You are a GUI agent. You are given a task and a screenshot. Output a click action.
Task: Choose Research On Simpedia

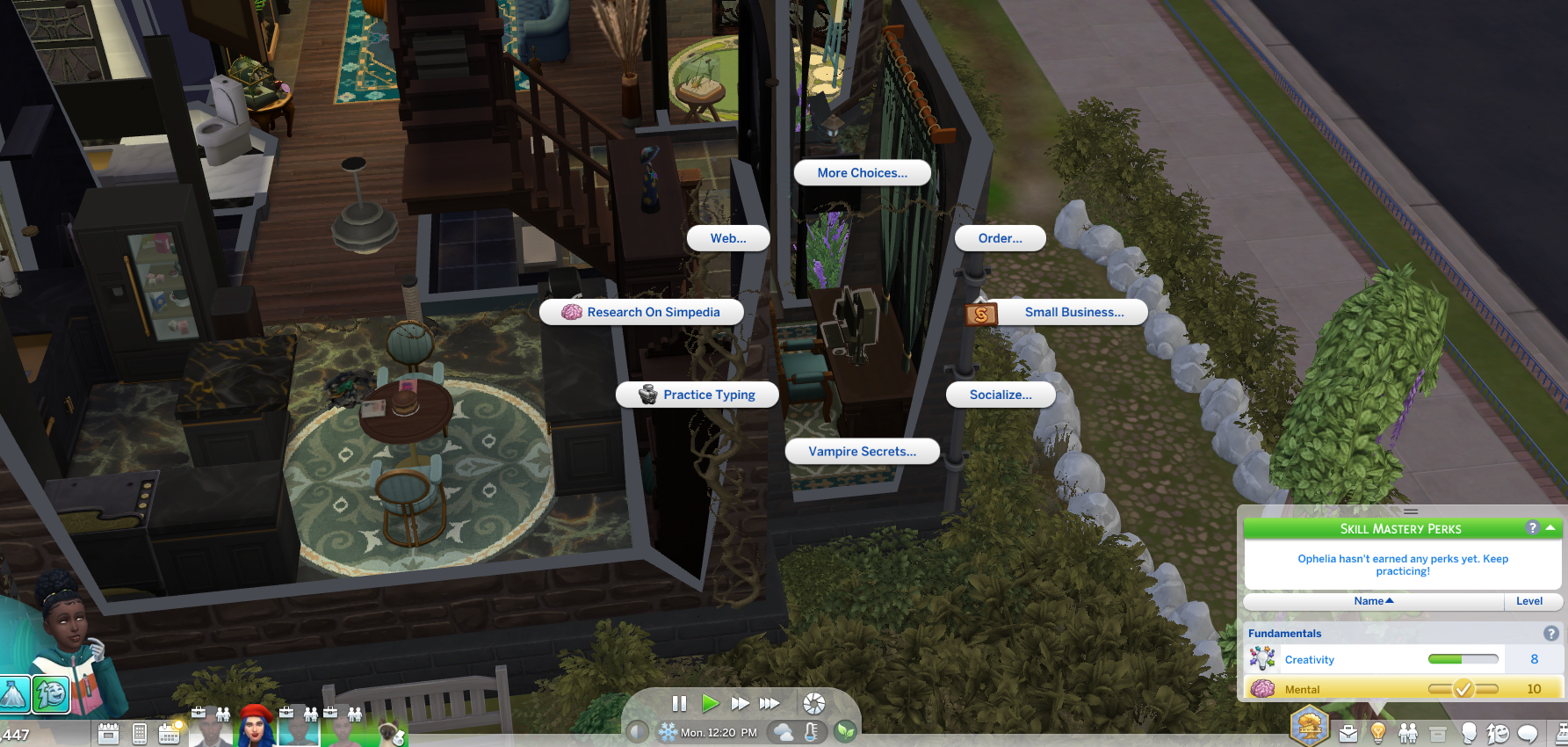(x=642, y=312)
